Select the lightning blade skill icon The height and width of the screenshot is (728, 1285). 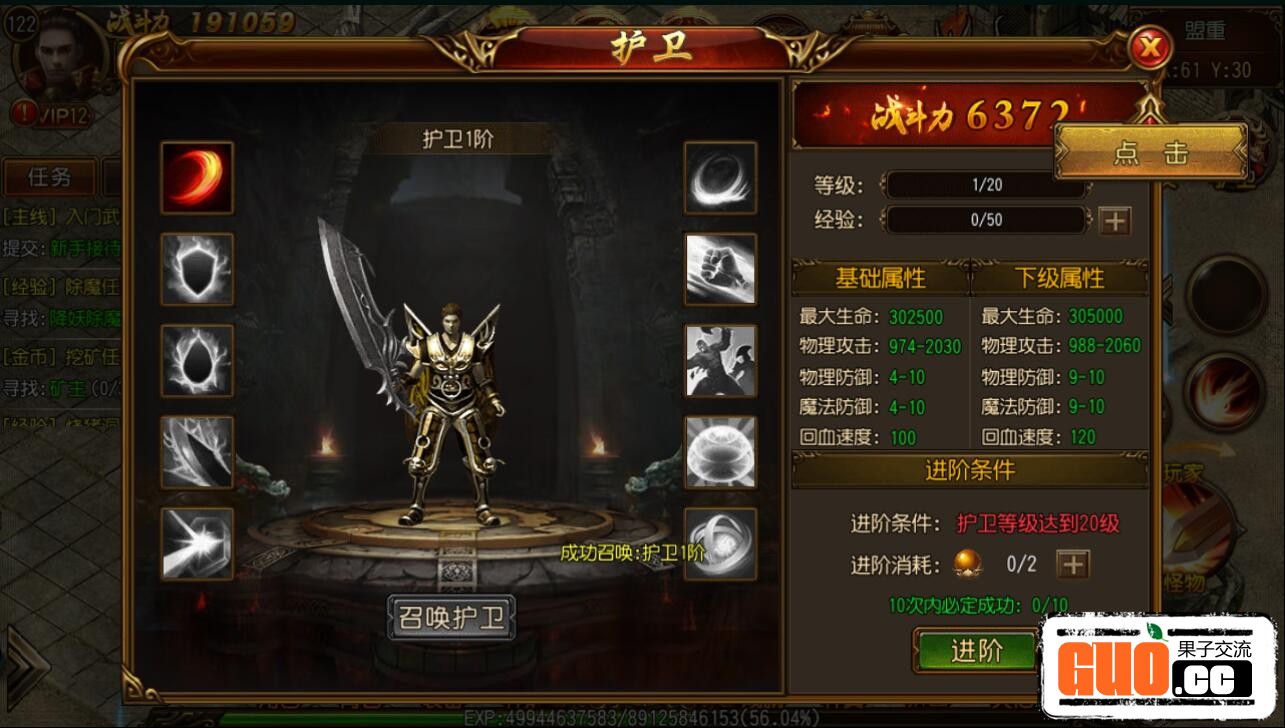(197, 452)
